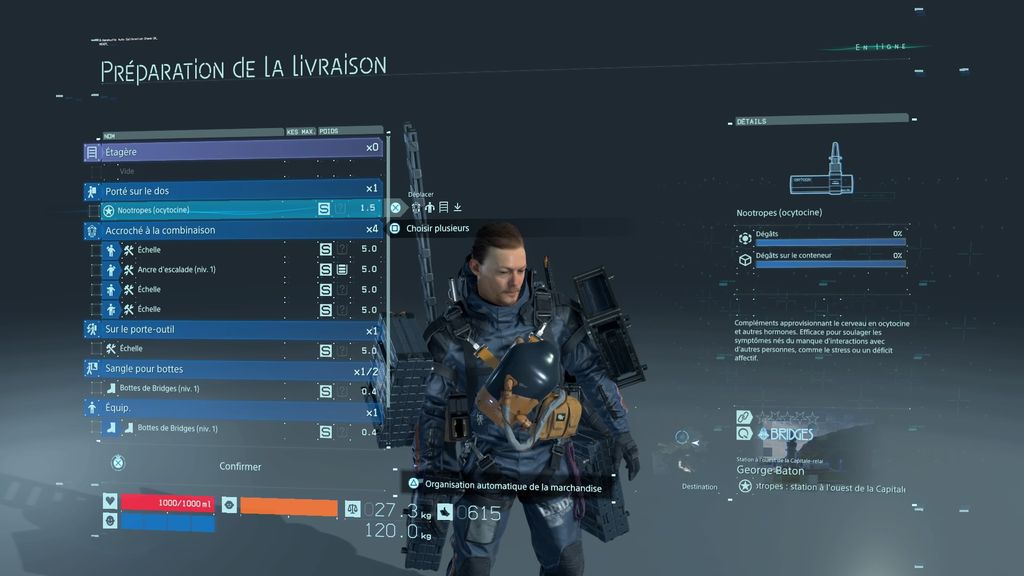
Task: Choose the Sur le porte-outil category
Action: [x=232, y=329]
